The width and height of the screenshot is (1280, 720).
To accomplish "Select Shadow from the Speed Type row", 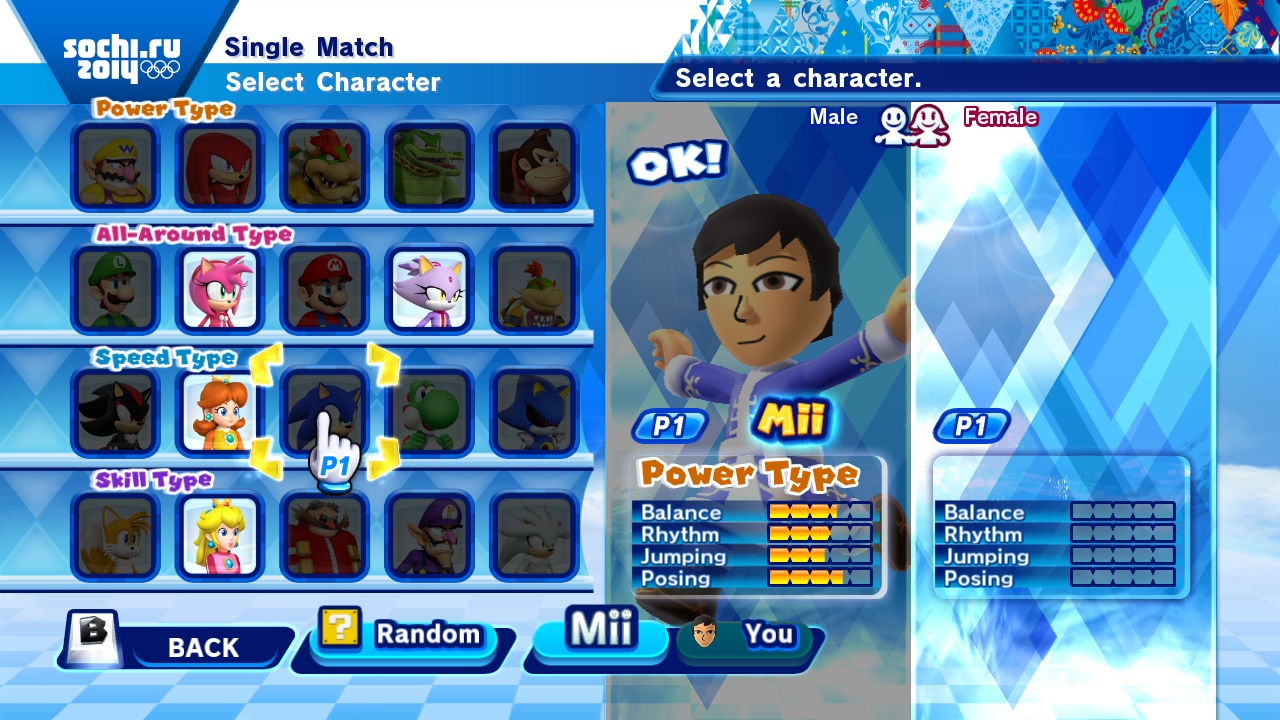I will point(115,412).
